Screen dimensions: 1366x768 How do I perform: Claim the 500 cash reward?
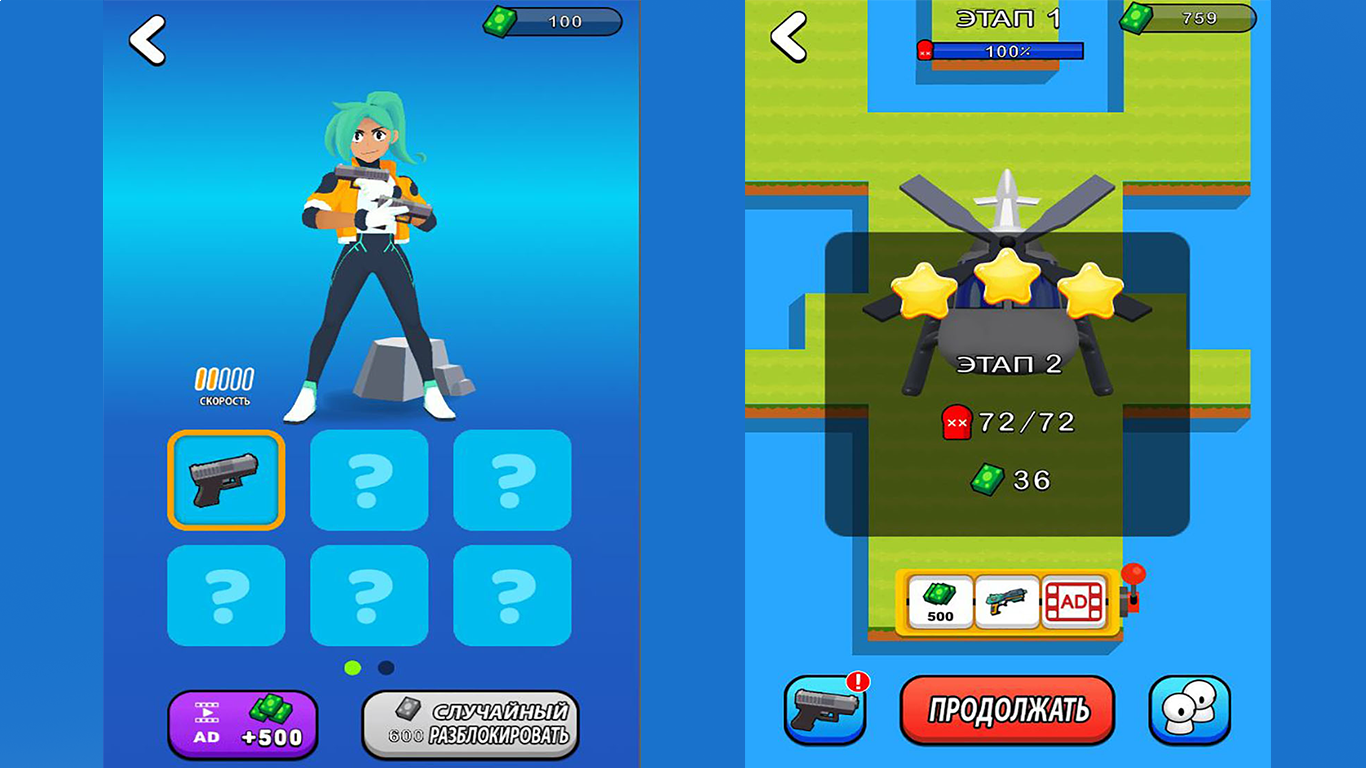click(938, 600)
